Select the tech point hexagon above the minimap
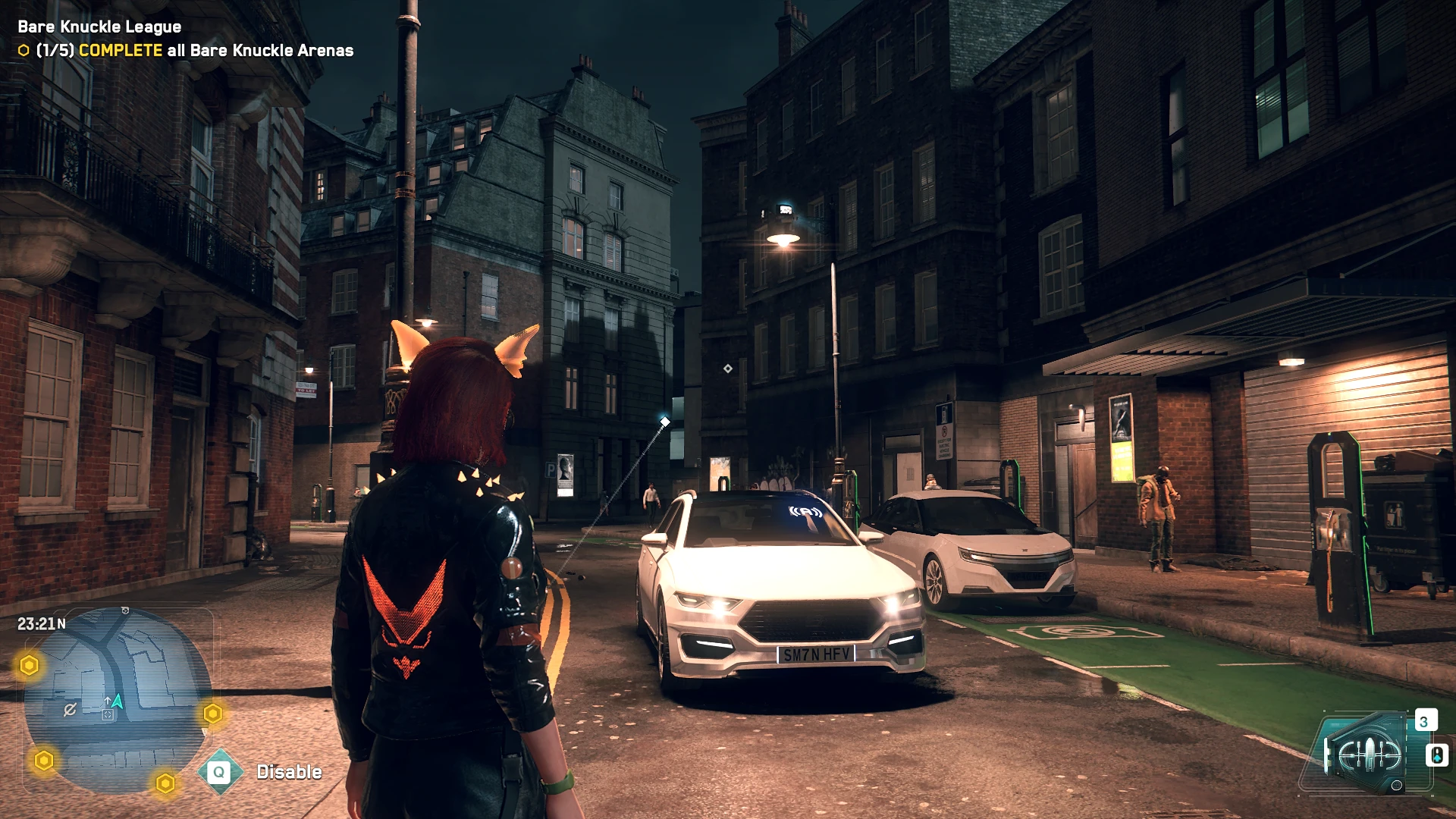This screenshot has width=1456, height=819. (29, 665)
